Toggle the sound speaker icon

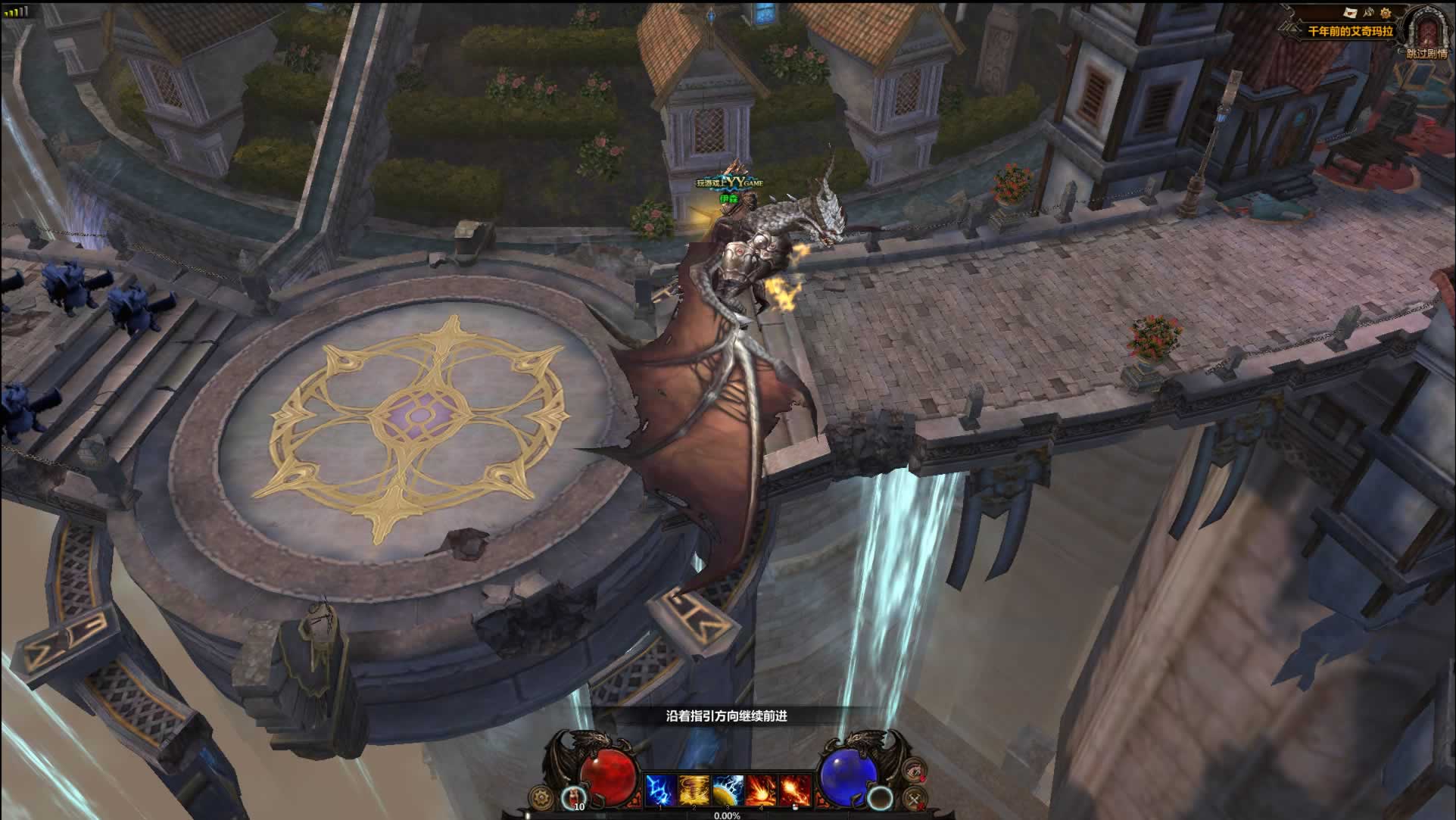pyautogui.click(x=1368, y=12)
